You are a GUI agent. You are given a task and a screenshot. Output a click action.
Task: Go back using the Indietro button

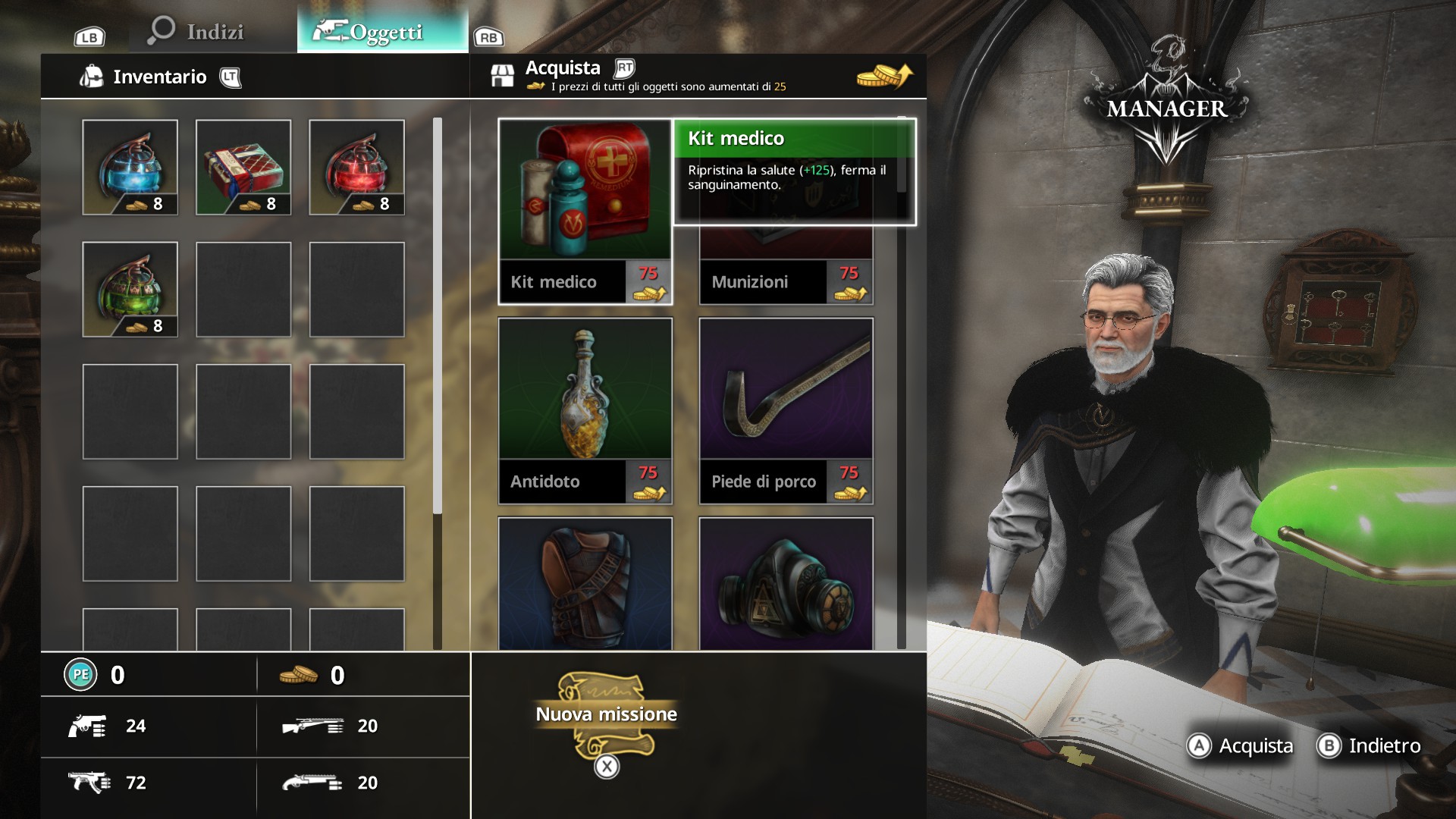pos(1370,746)
